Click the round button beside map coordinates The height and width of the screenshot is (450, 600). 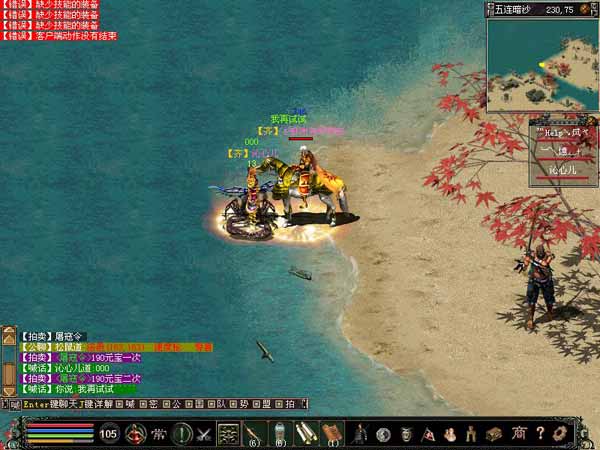(584, 9)
